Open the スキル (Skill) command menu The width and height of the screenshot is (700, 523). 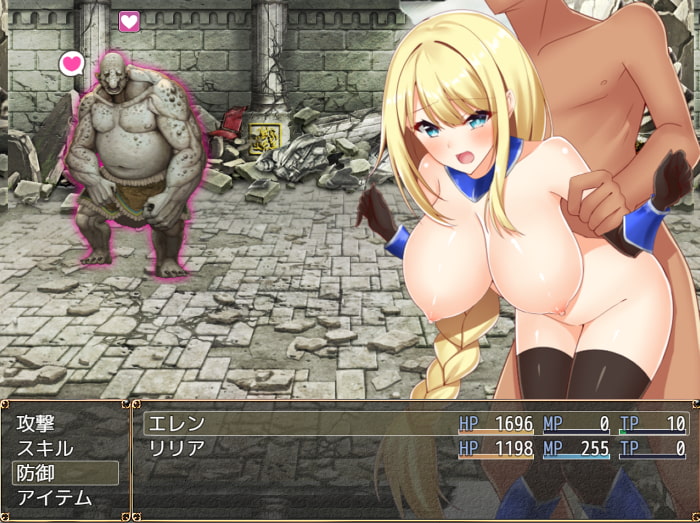point(65,448)
